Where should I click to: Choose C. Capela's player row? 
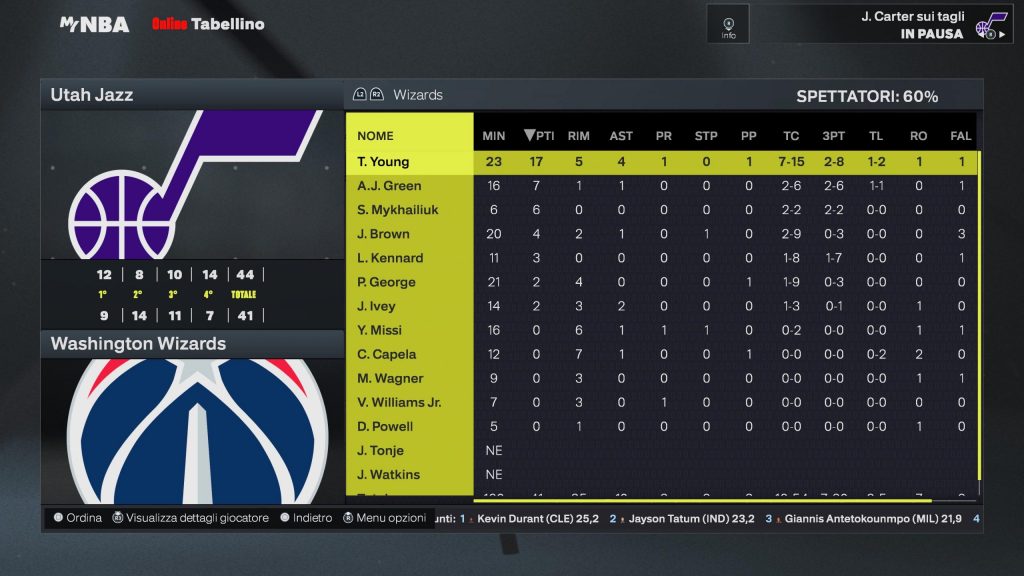[386, 354]
